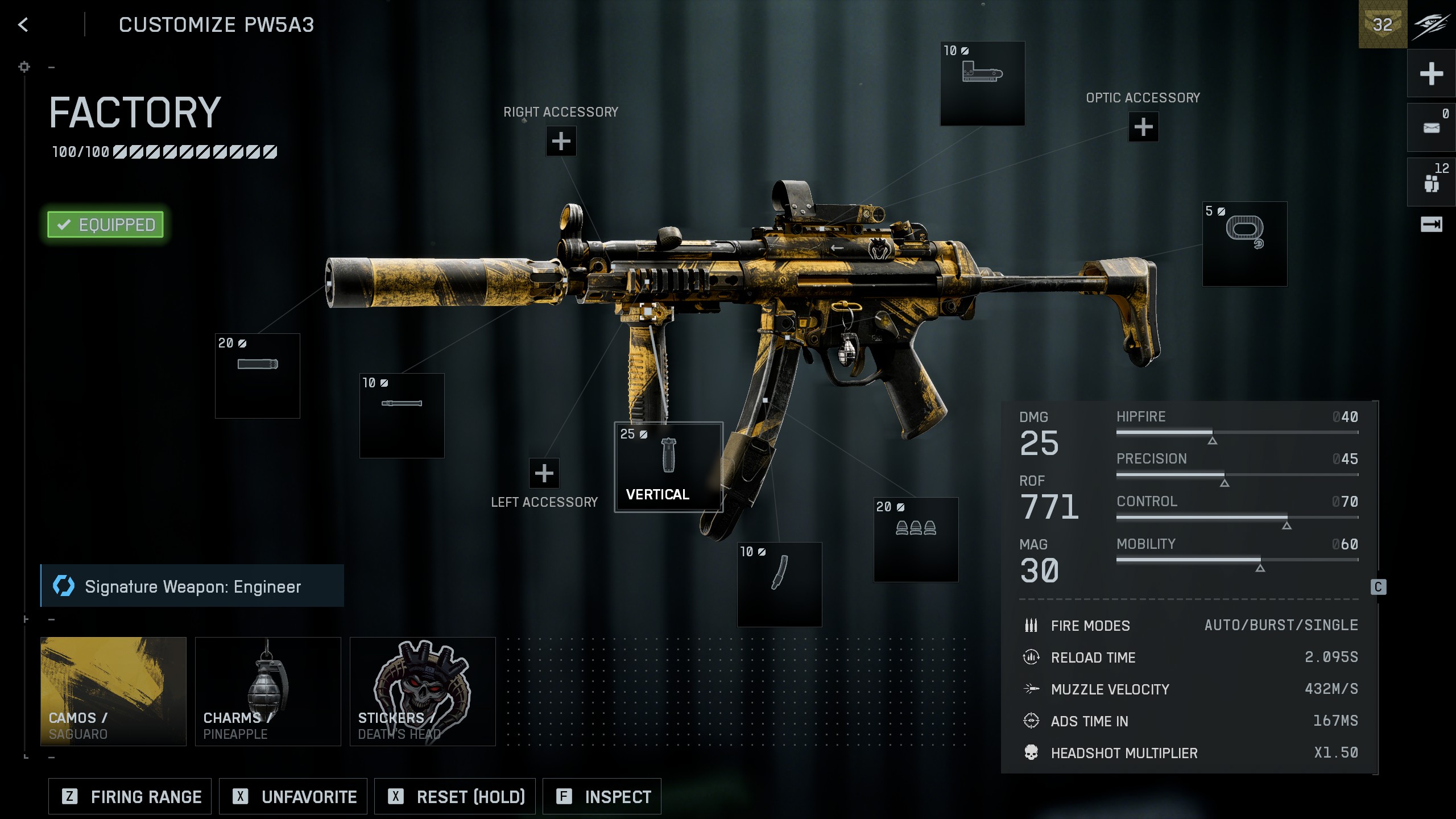The width and height of the screenshot is (1456, 819).
Task: Change the Saguaro camo
Action: (113, 691)
